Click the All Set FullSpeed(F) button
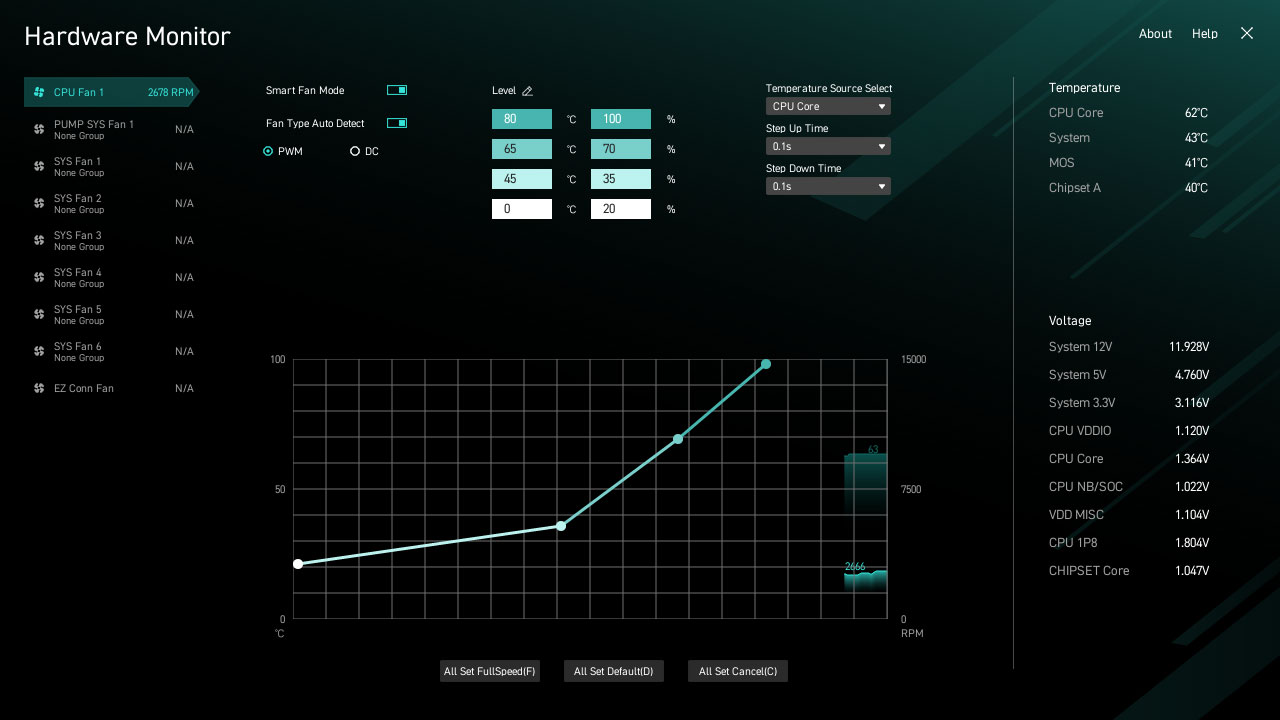 [489, 671]
